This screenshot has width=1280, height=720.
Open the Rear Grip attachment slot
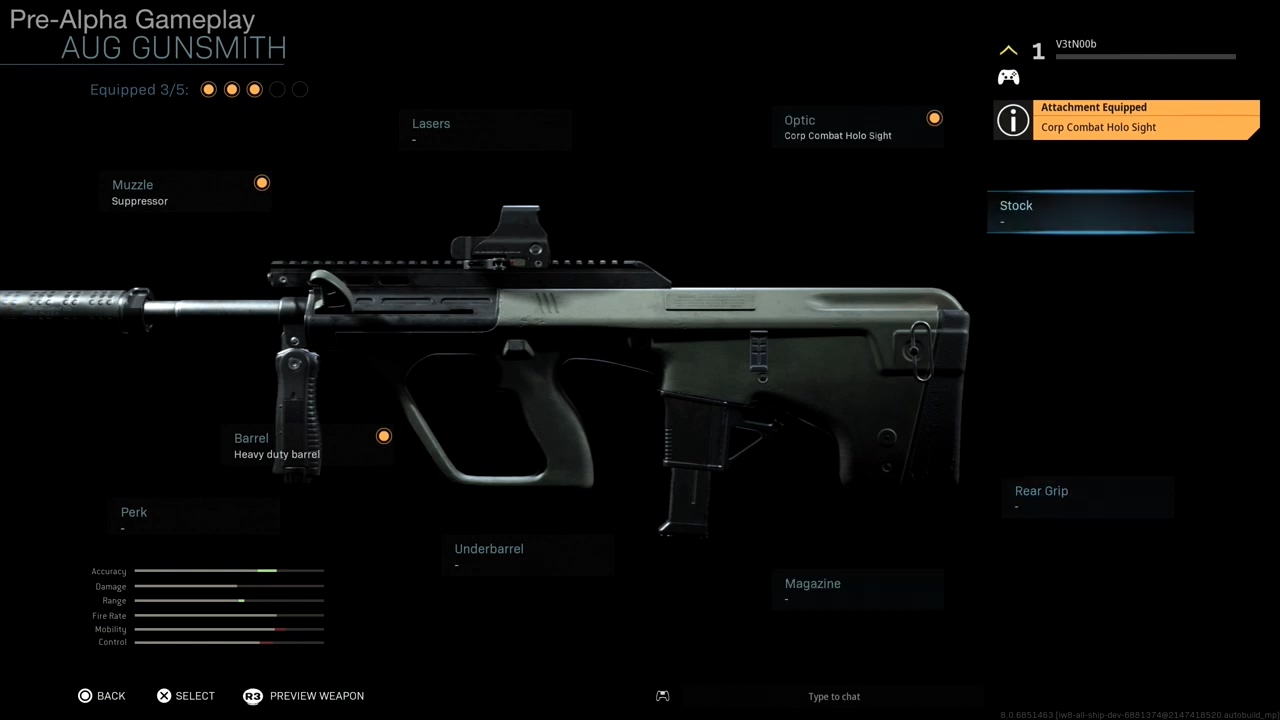1087,497
